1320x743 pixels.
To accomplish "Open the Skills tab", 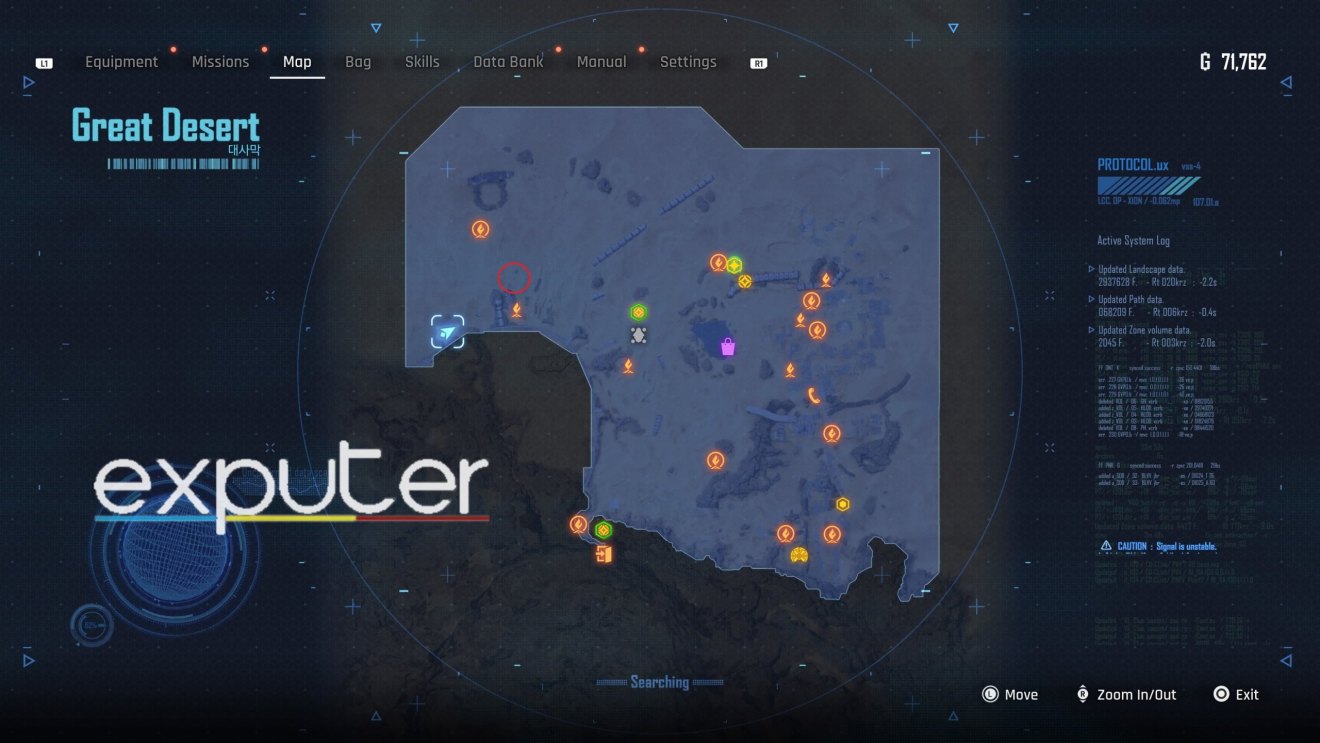I will (422, 62).
